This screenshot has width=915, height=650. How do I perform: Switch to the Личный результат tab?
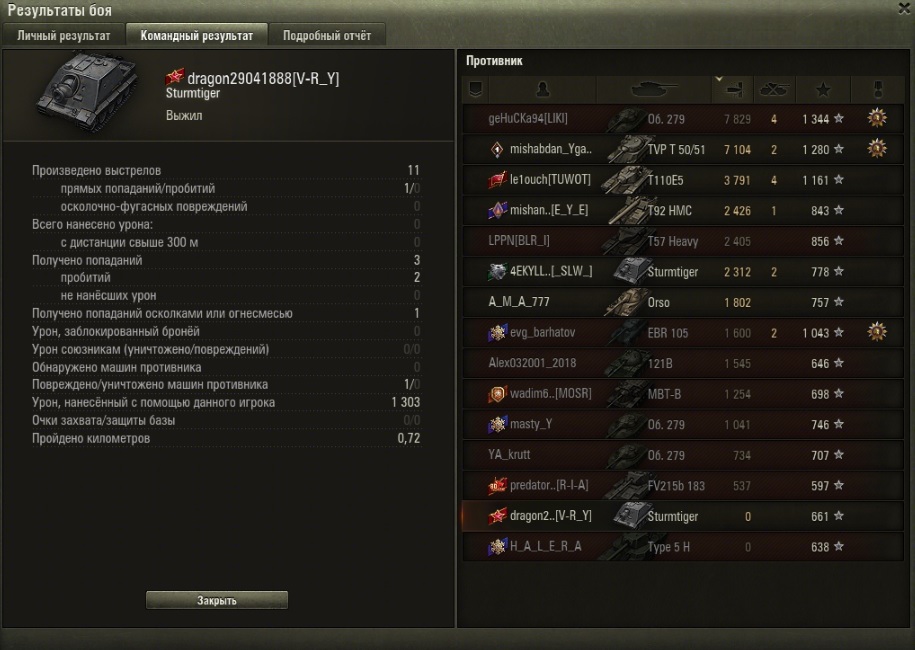64,36
